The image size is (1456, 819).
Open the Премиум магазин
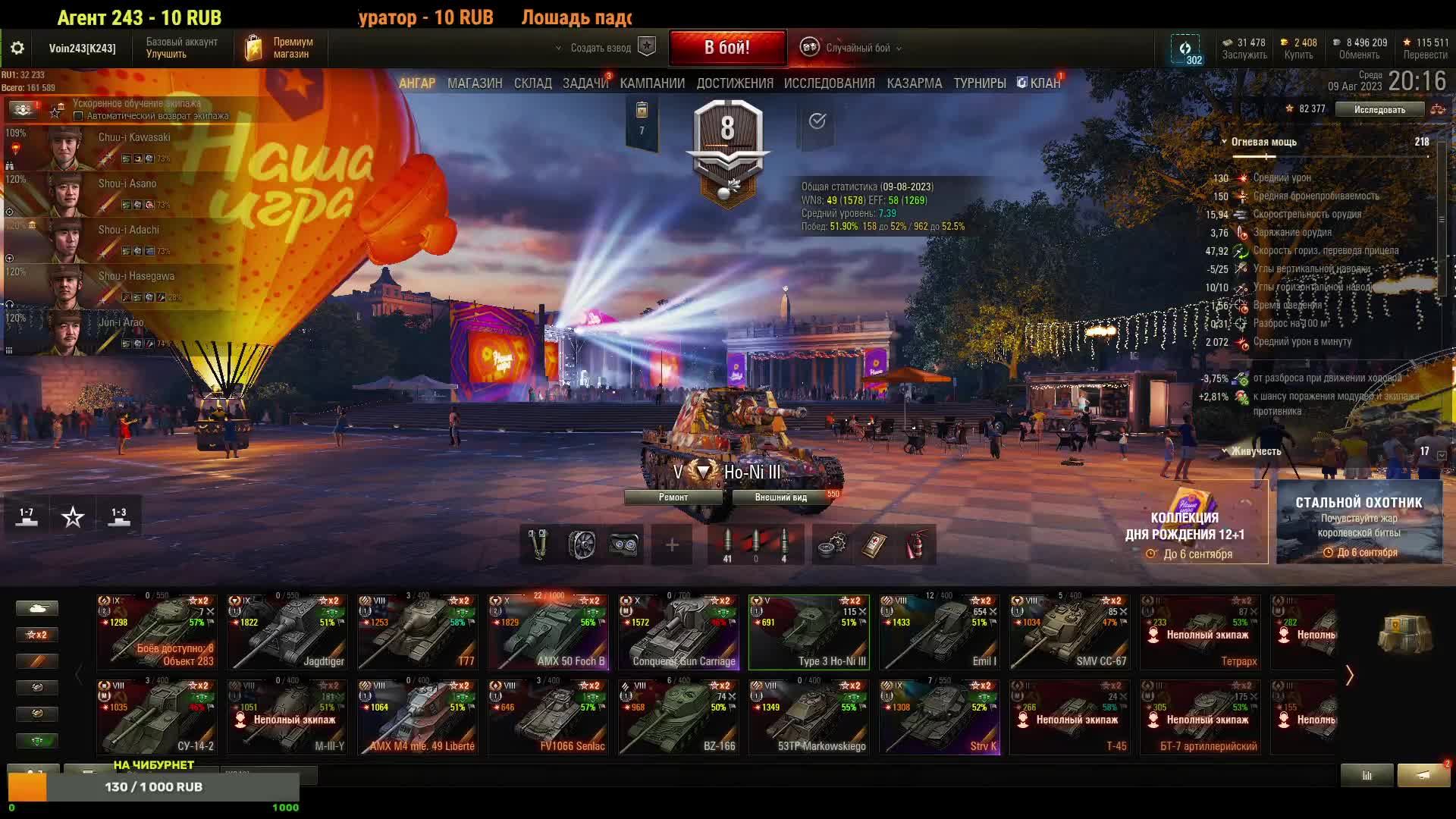(280, 48)
